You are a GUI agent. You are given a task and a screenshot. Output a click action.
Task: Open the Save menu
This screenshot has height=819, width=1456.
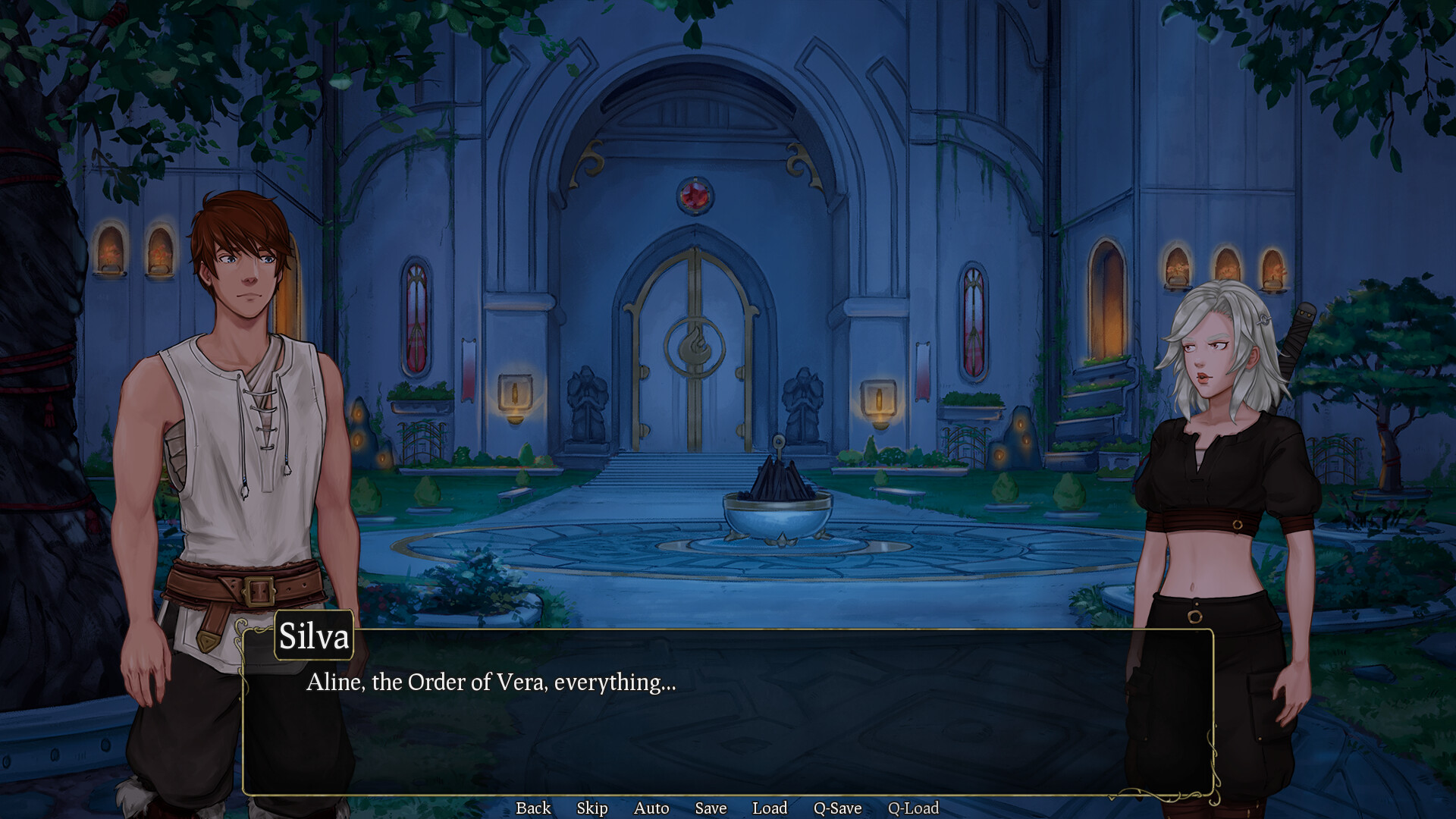(711, 808)
